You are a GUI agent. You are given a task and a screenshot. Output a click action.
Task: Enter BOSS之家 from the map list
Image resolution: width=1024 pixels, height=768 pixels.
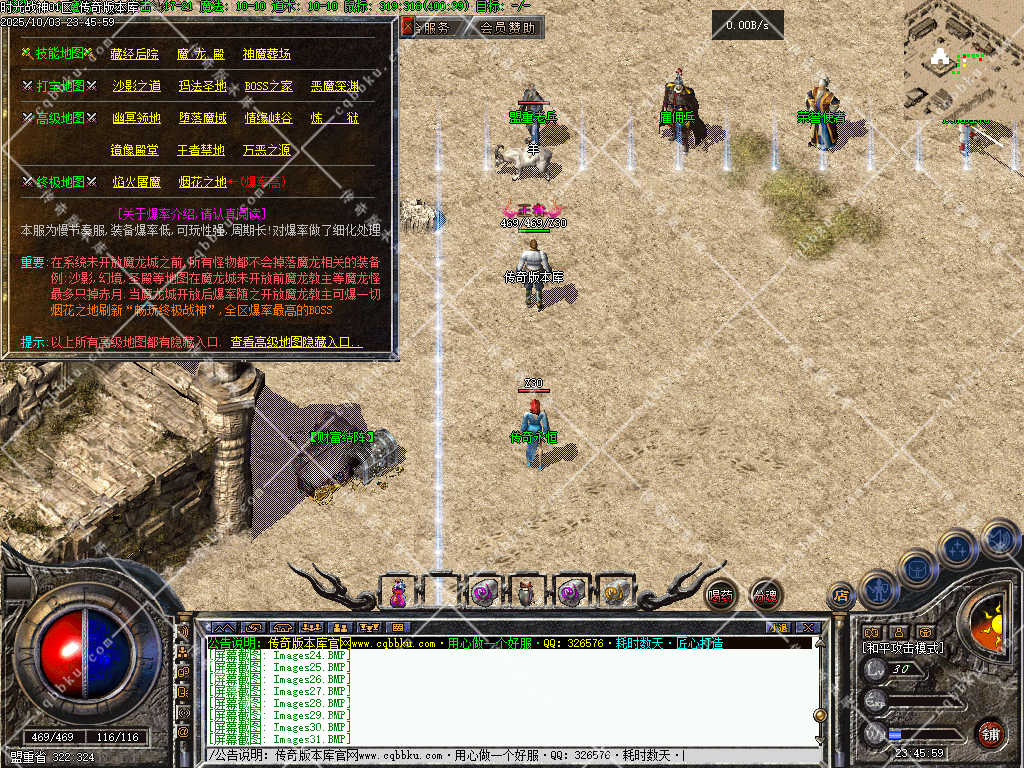[x=268, y=86]
